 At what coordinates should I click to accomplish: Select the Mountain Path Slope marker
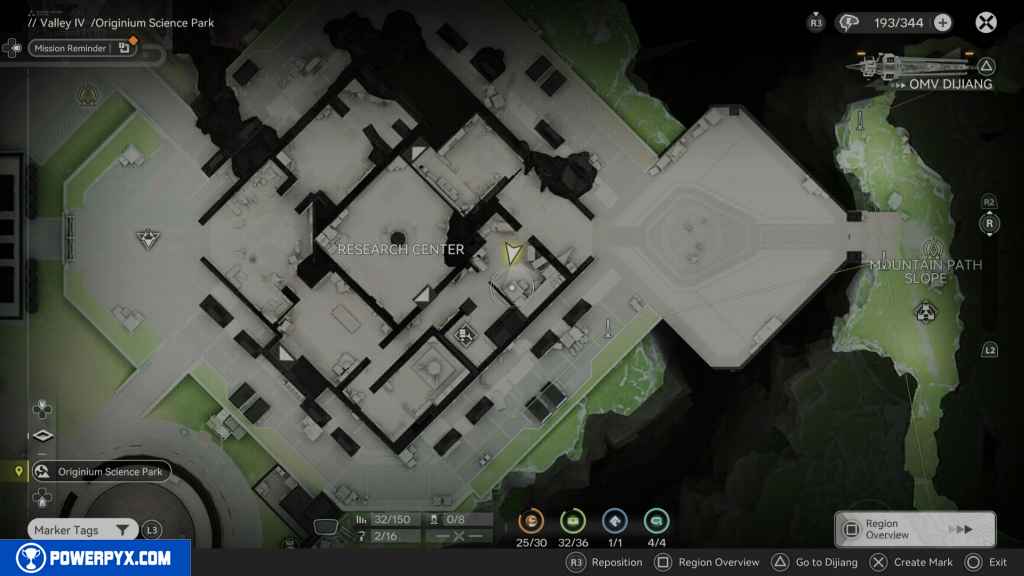[x=934, y=249]
